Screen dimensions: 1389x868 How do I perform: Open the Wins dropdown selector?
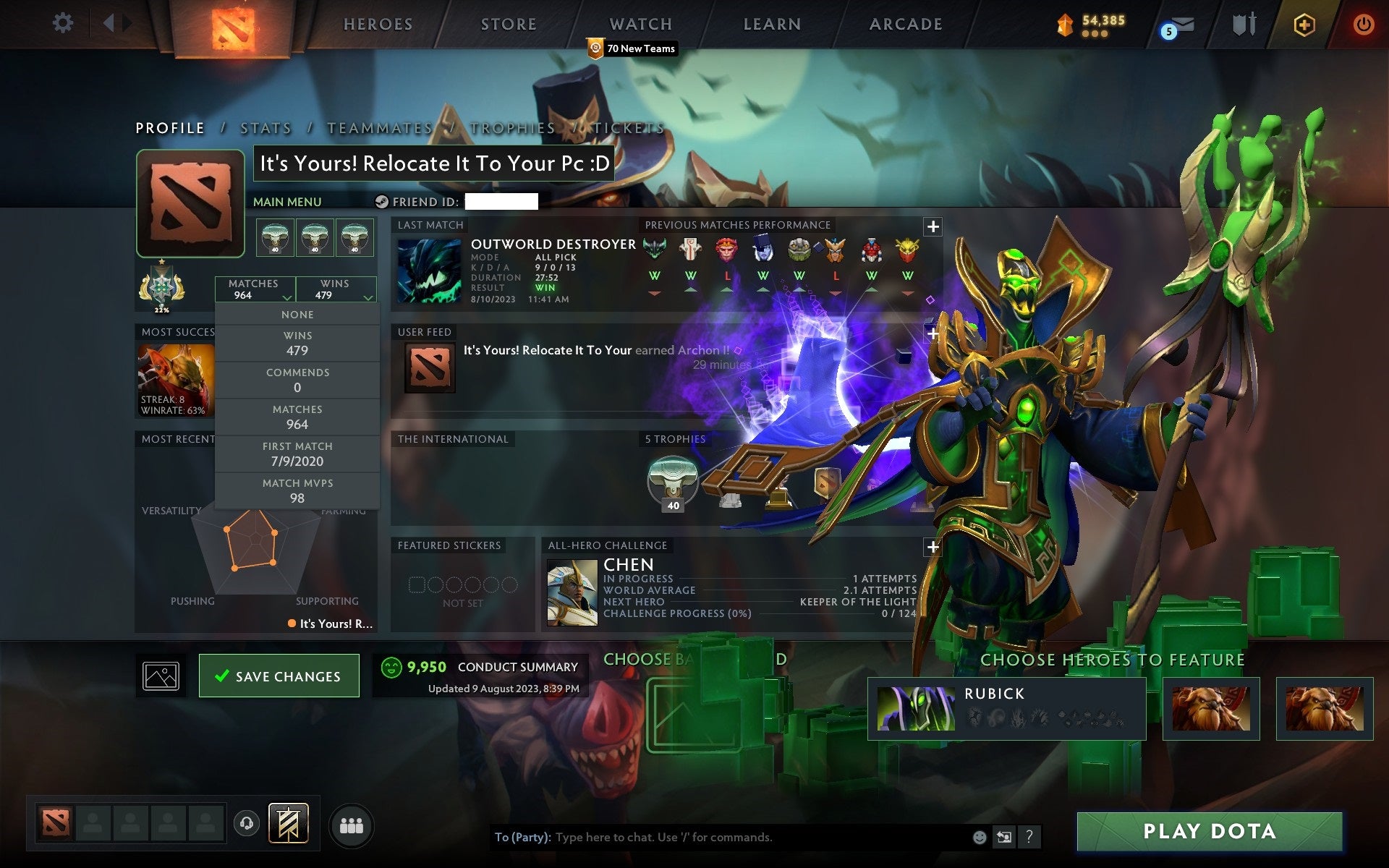click(337, 289)
